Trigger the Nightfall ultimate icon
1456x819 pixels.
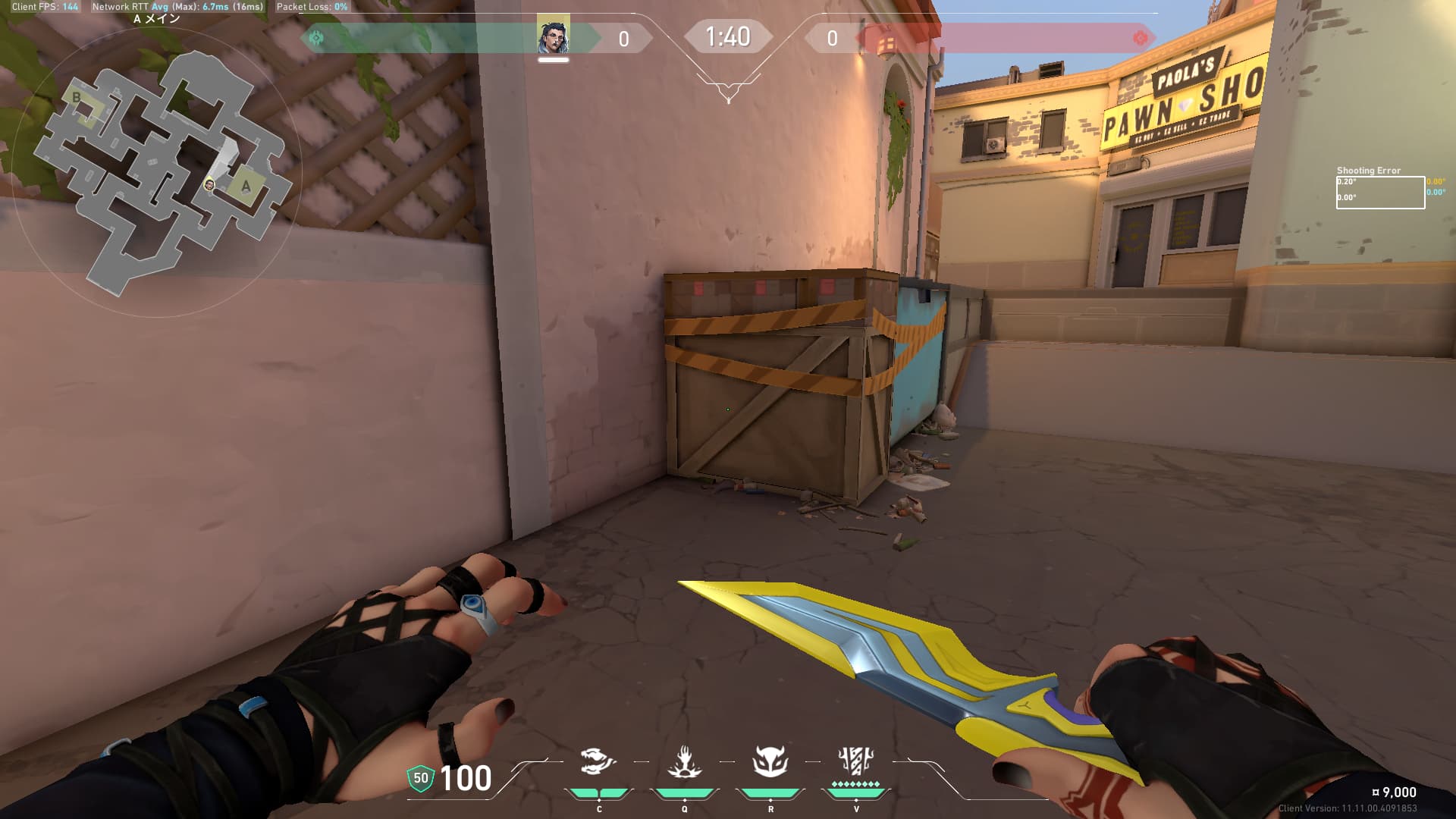coord(856,760)
